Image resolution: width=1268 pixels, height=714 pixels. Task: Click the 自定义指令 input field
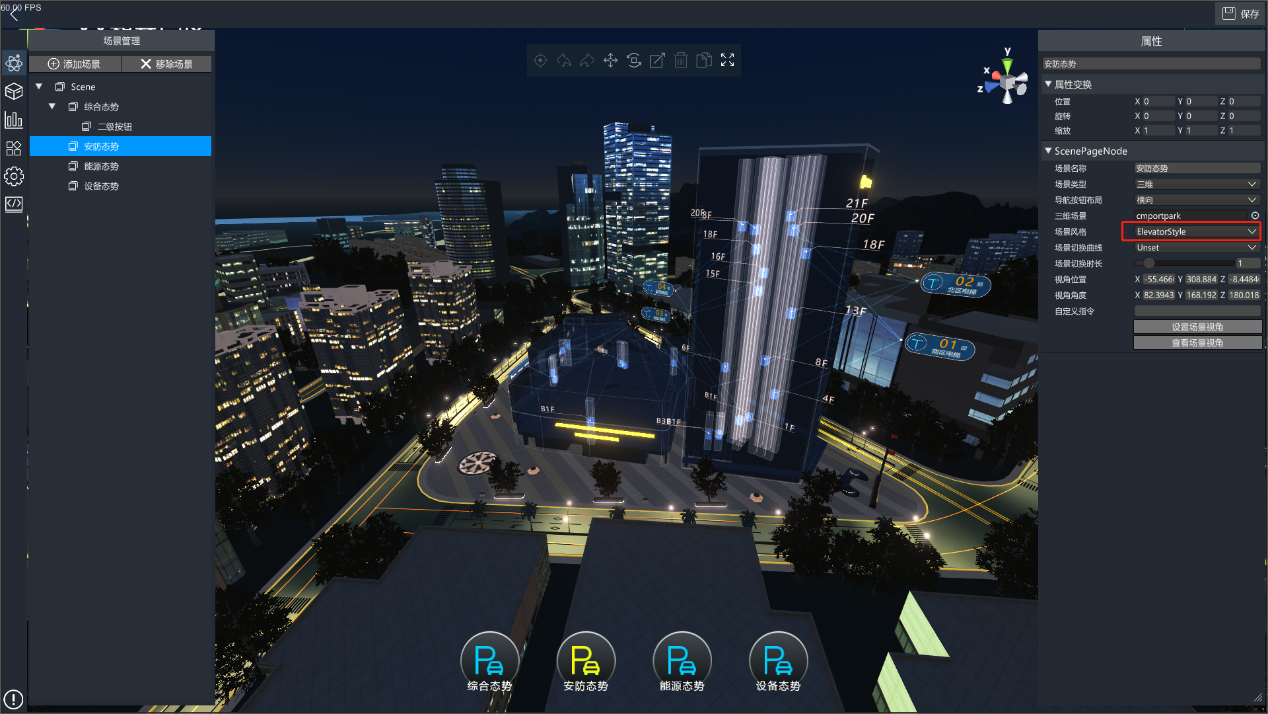pyautogui.click(x=1197, y=311)
